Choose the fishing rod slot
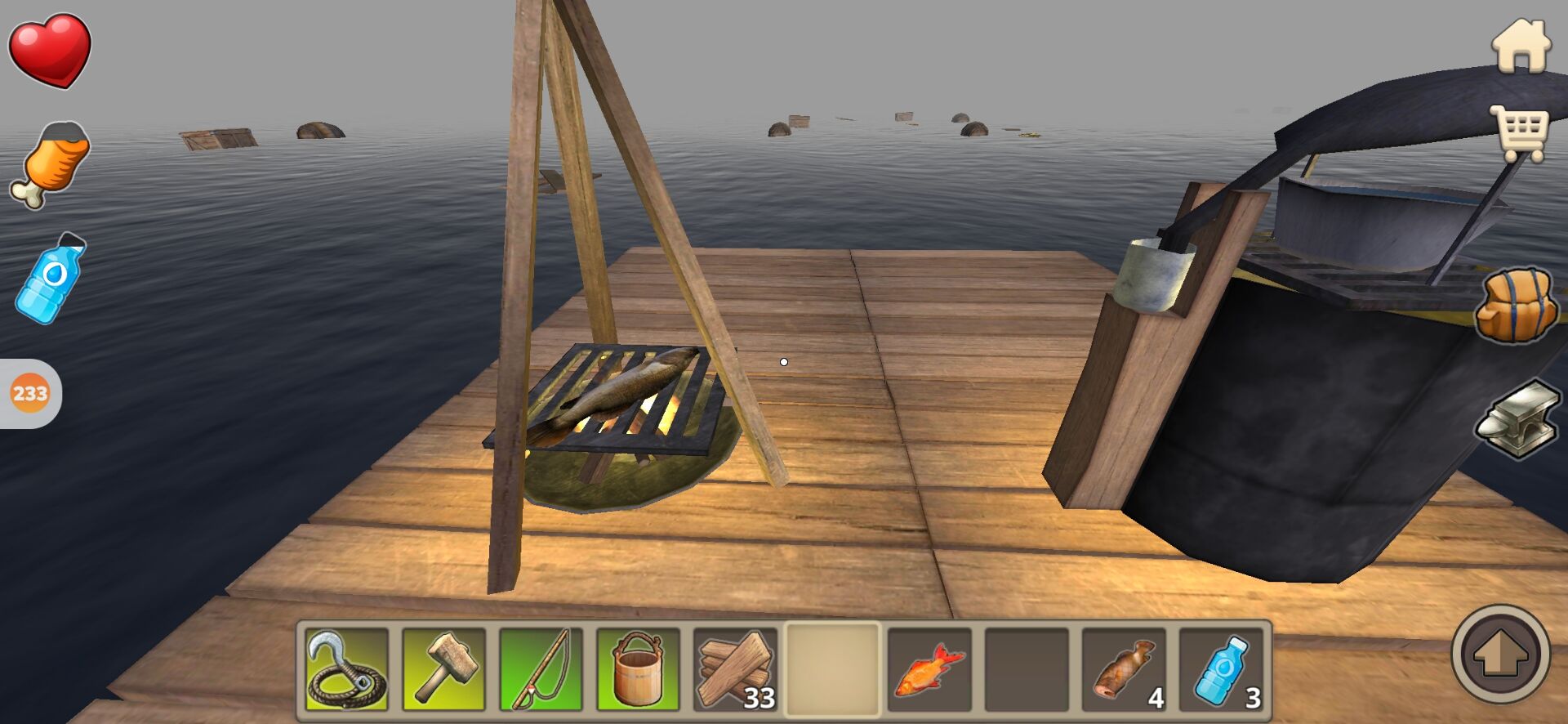This screenshot has height=724, width=1568. pos(541,669)
